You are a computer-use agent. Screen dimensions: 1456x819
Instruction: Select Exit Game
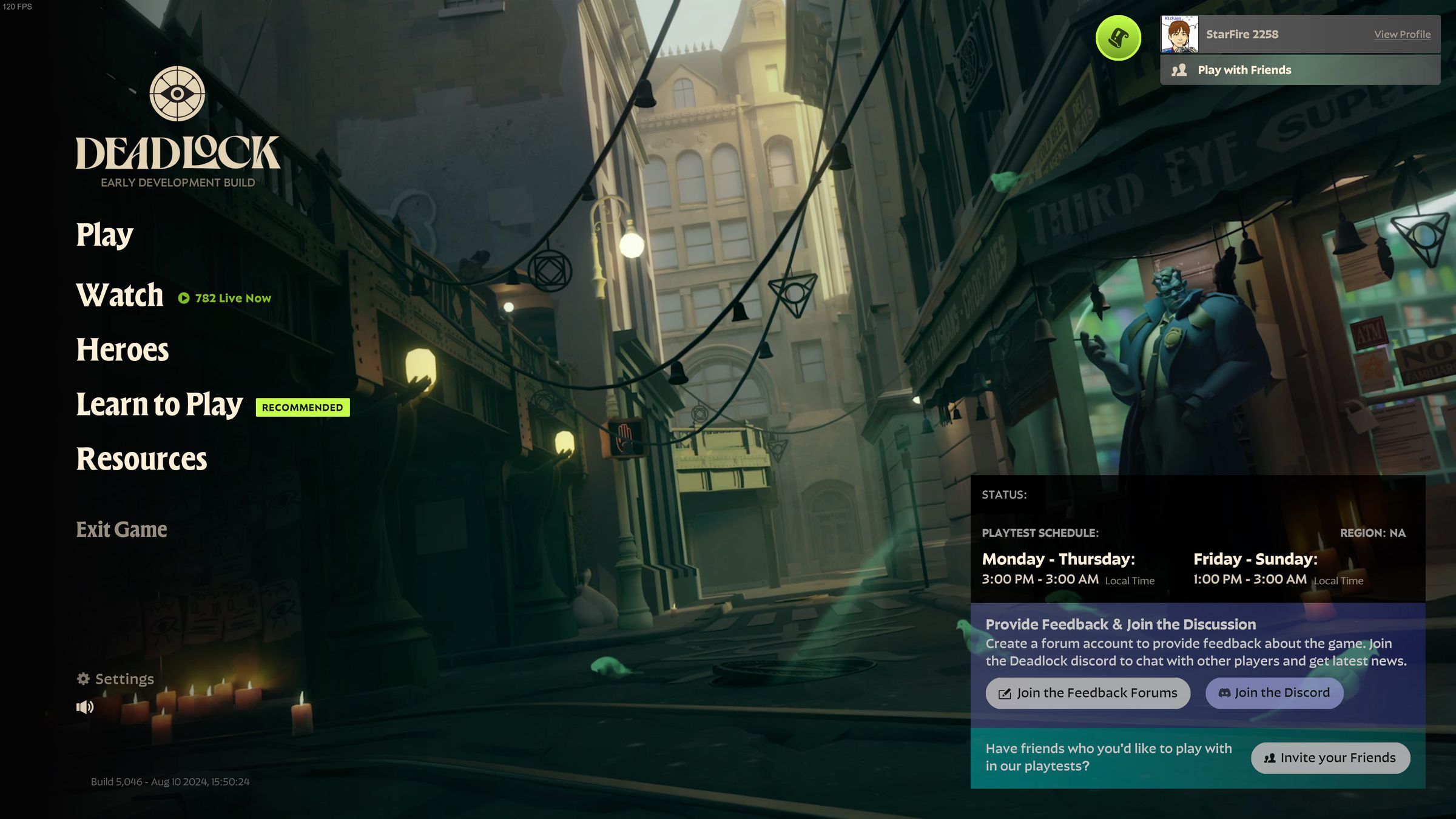pos(121,529)
